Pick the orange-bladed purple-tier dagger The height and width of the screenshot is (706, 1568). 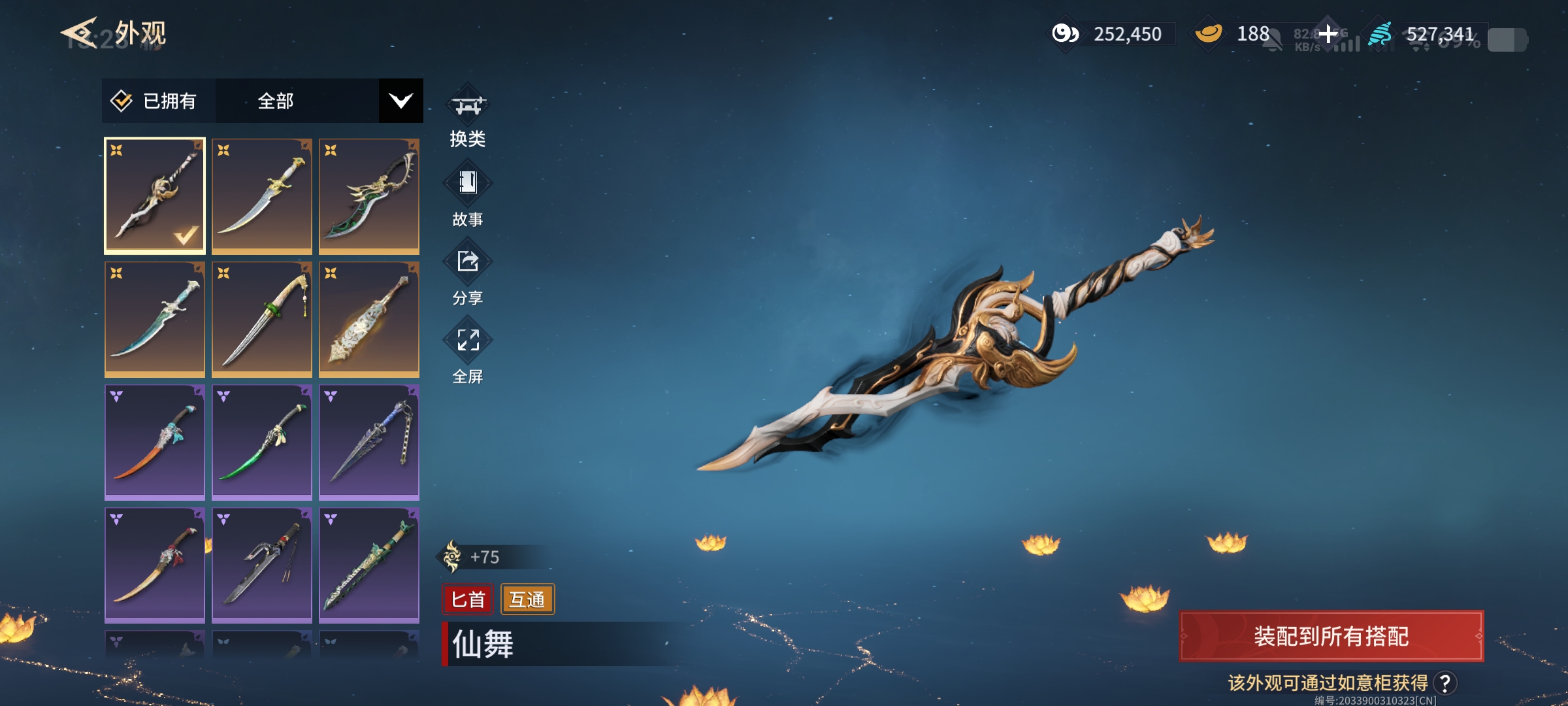click(x=155, y=441)
